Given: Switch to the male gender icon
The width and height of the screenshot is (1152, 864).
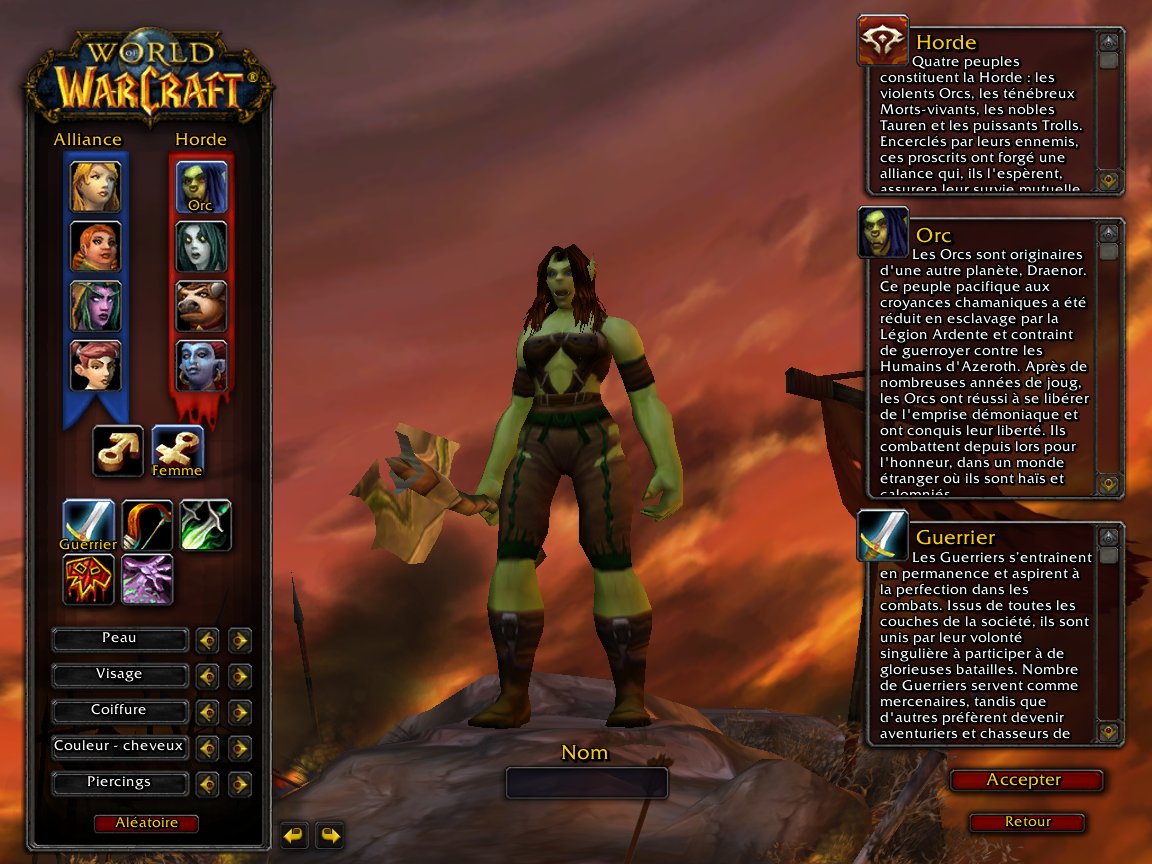Looking at the screenshot, I should click(118, 451).
